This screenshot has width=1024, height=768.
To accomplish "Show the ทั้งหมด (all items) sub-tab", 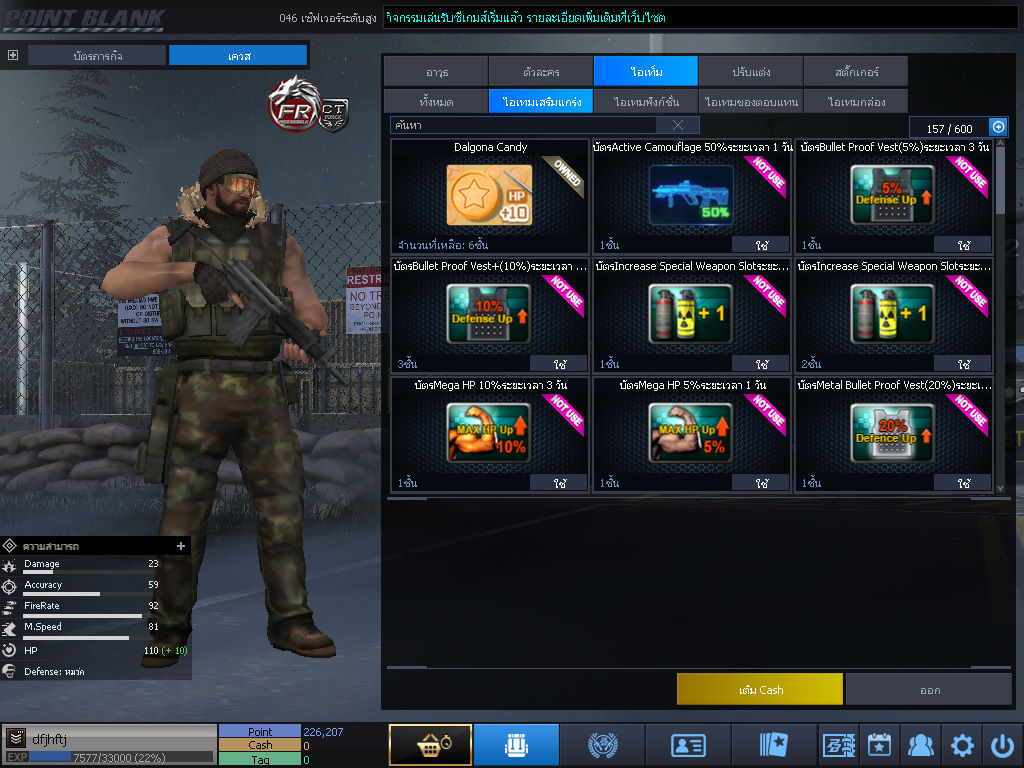I will point(436,102).
